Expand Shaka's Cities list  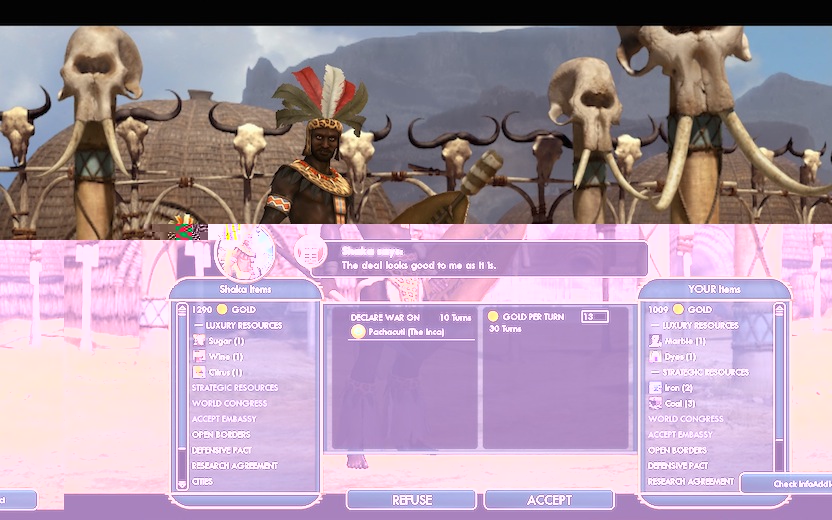(203, 481)
